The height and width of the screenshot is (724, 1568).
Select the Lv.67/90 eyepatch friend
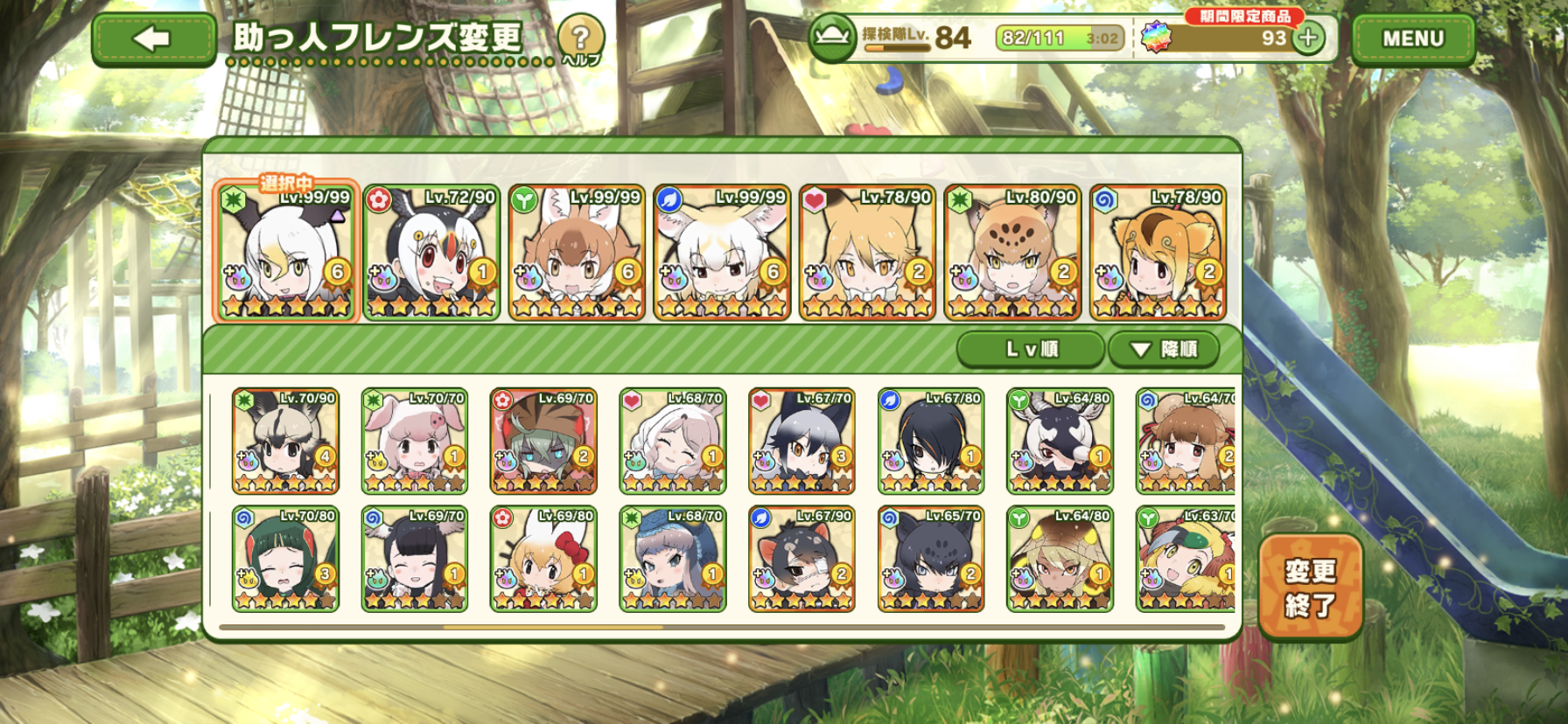(x=801, y=560)
